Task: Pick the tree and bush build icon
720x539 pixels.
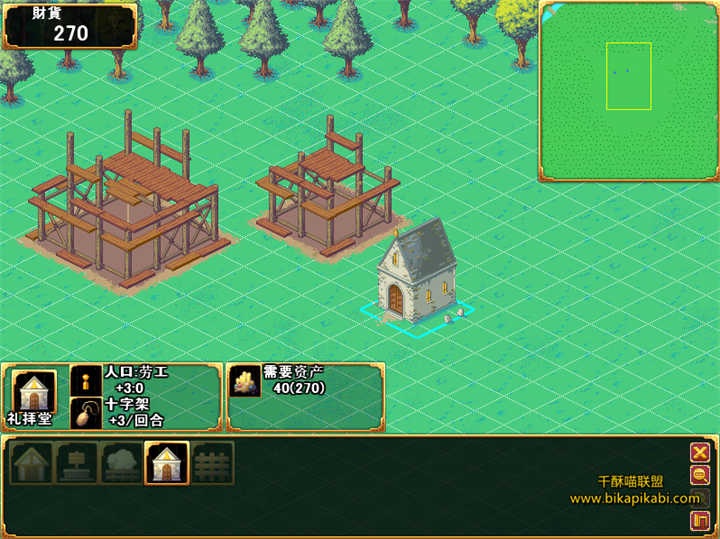Action: (122, 462)
